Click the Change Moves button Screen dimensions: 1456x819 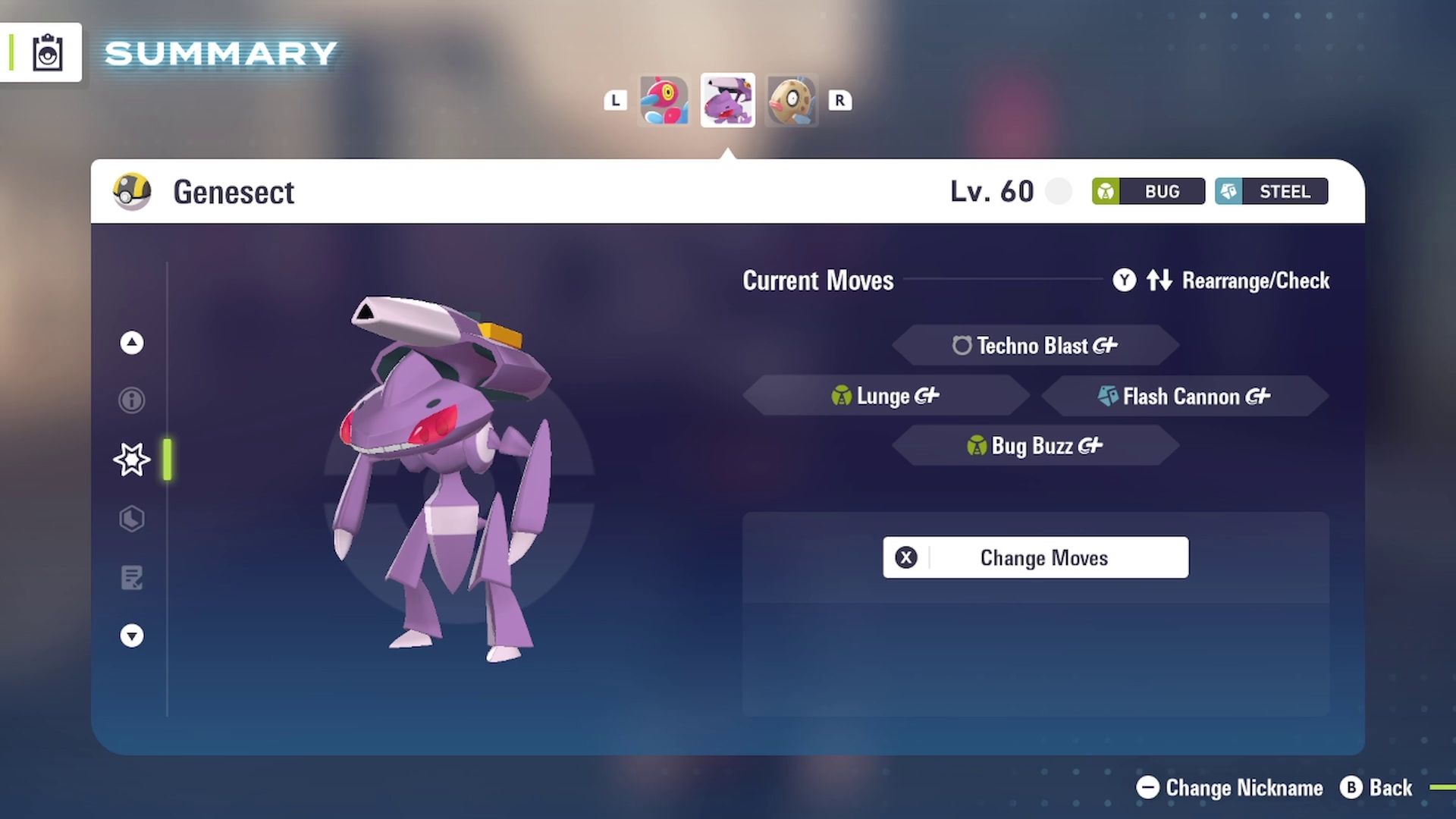[1035, 557]
